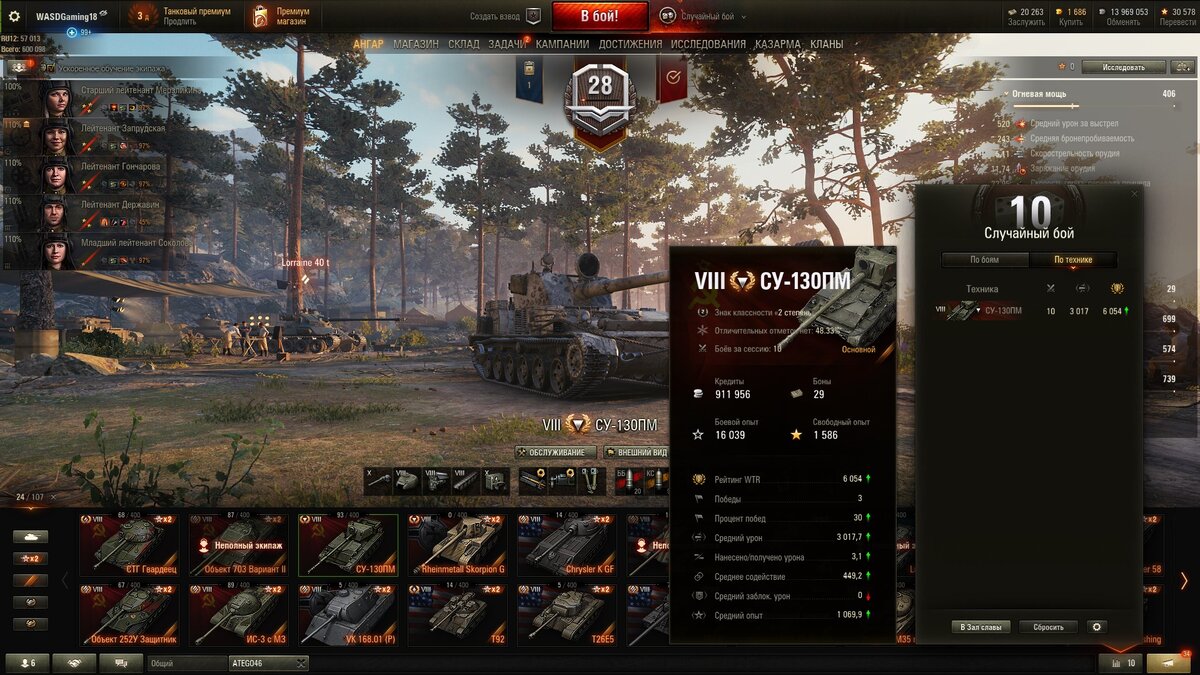Open the «Казарма» barracks tab
Image resolution: width=1200 pixels, height=675 pixels.
coord(778,44)
